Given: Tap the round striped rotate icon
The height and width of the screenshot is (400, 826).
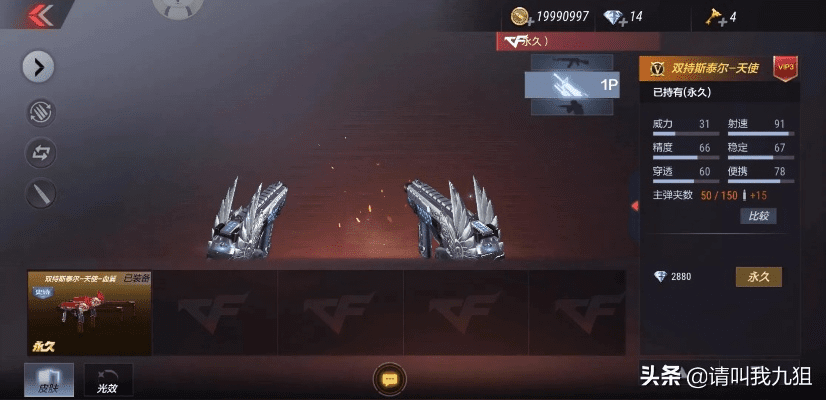Looking at the screenshot, I should click(x=40, y=112).
